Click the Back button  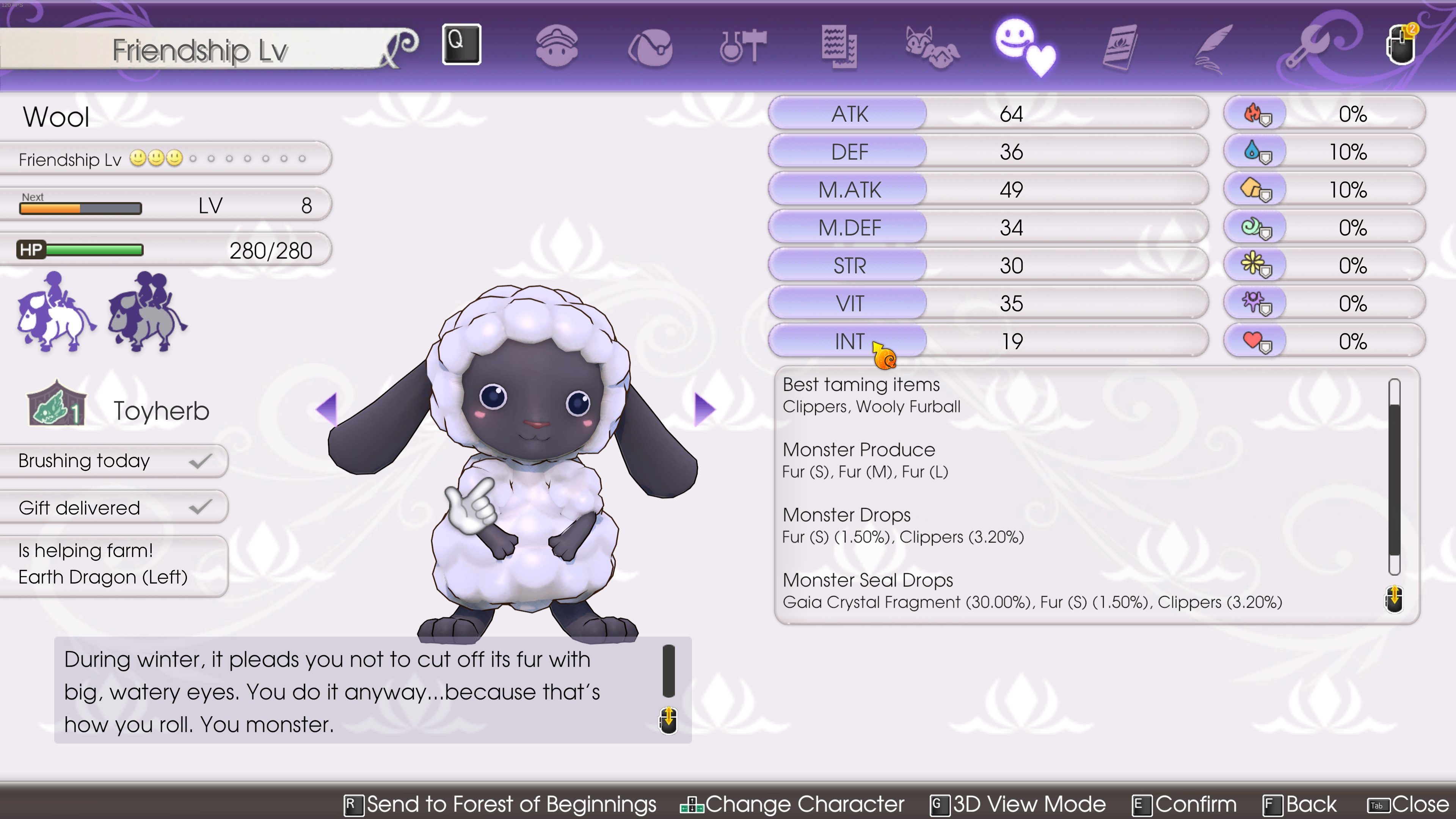pyautogui.click(x=1300, y=804)
